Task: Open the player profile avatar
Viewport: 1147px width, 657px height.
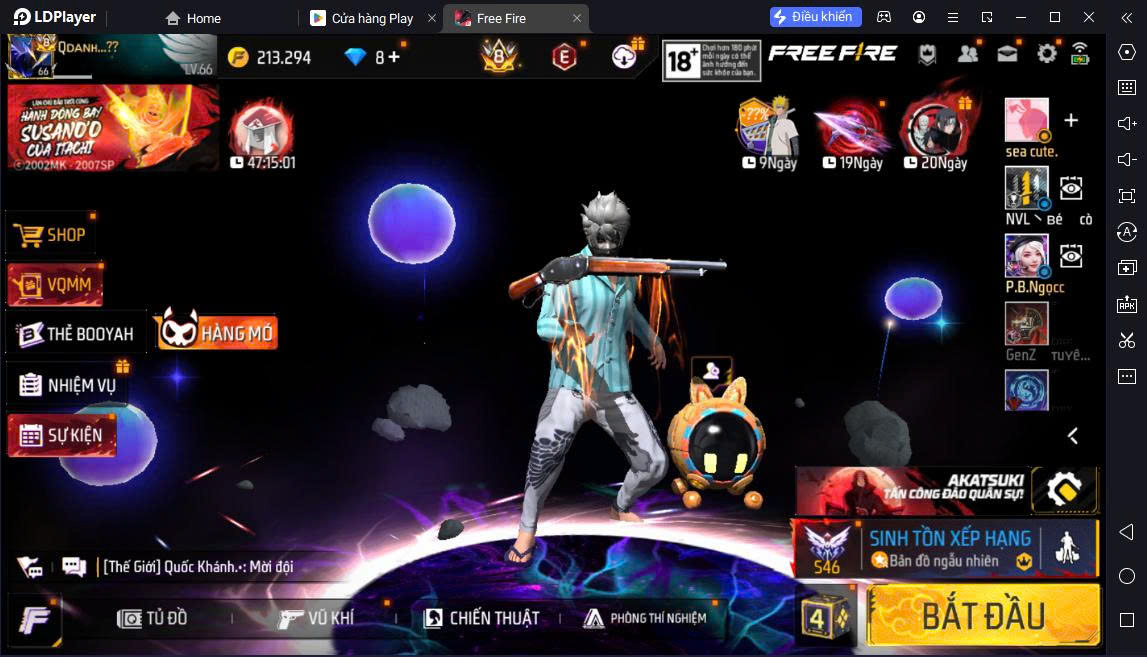Action: (x=30, y=56)
